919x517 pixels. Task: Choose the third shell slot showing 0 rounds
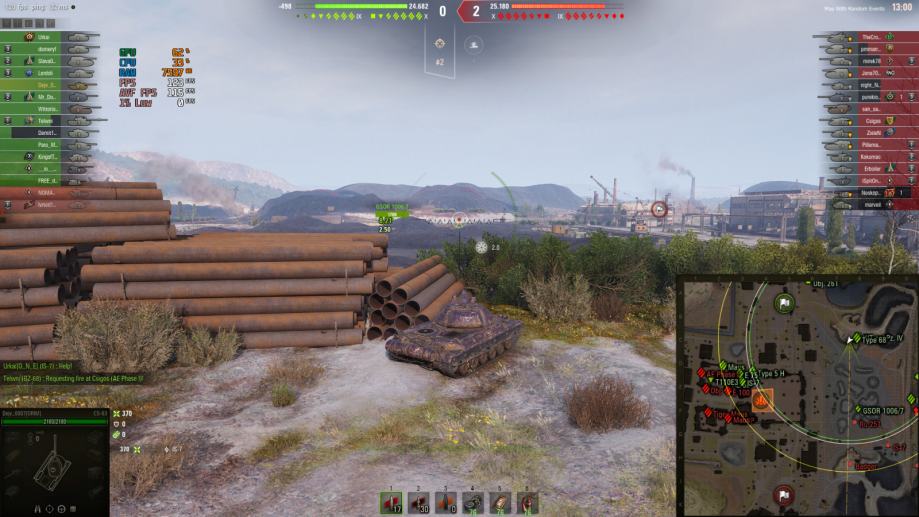tap(445, 503)
